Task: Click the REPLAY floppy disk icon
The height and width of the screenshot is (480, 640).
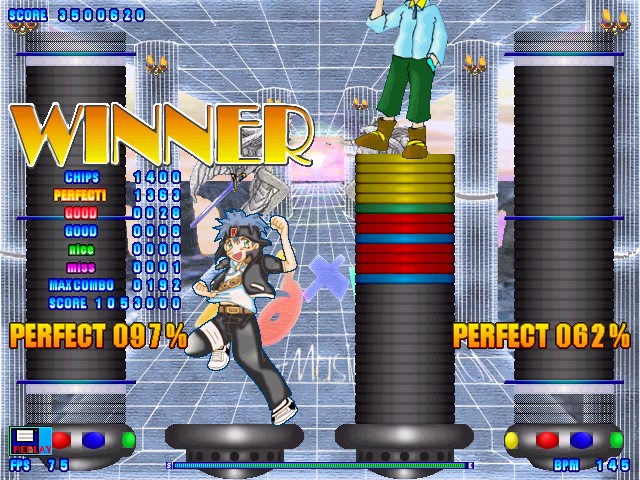Action: 24,441
